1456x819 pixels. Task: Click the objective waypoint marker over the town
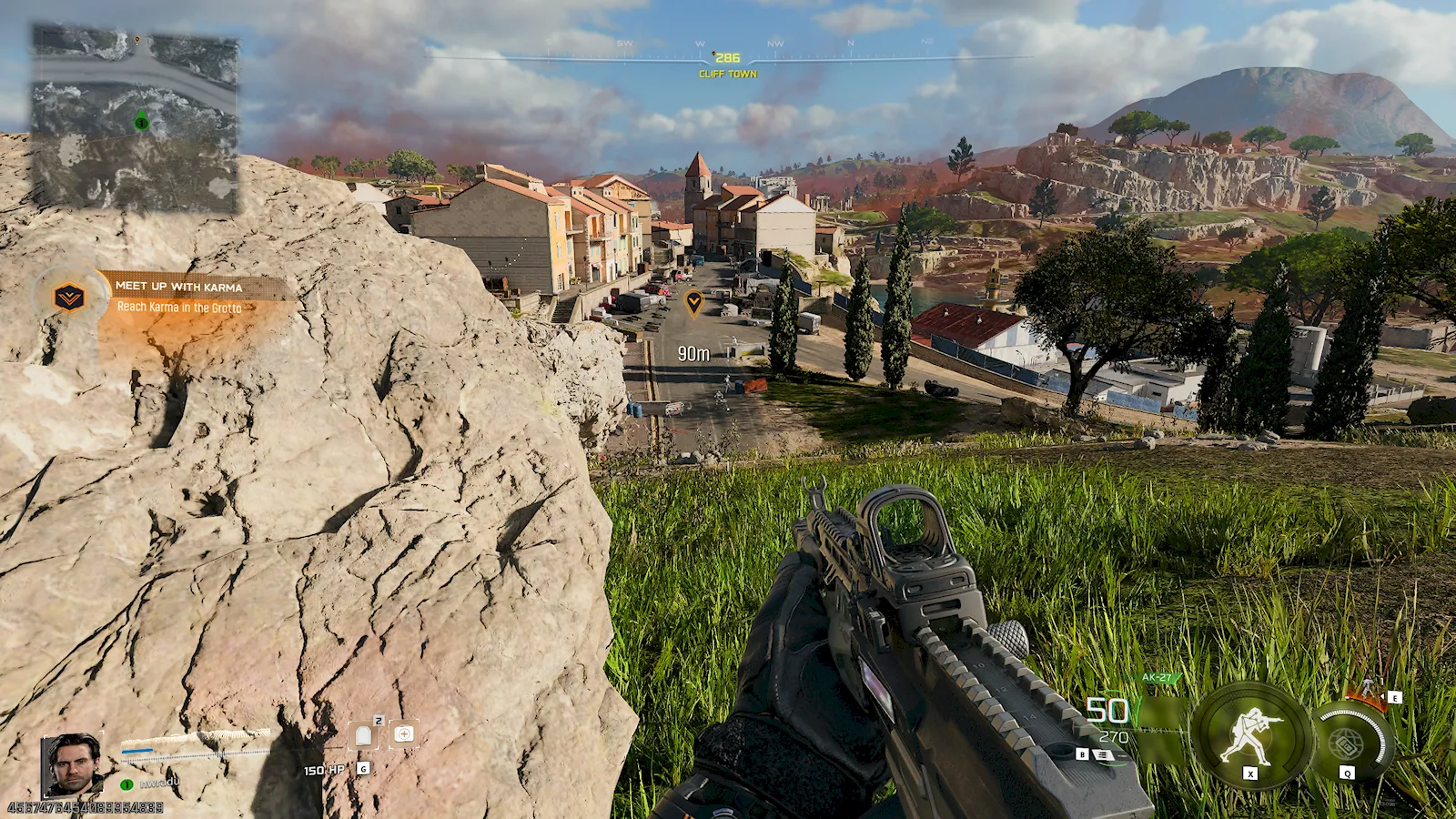pyautogui.click(x=693, y=302)
